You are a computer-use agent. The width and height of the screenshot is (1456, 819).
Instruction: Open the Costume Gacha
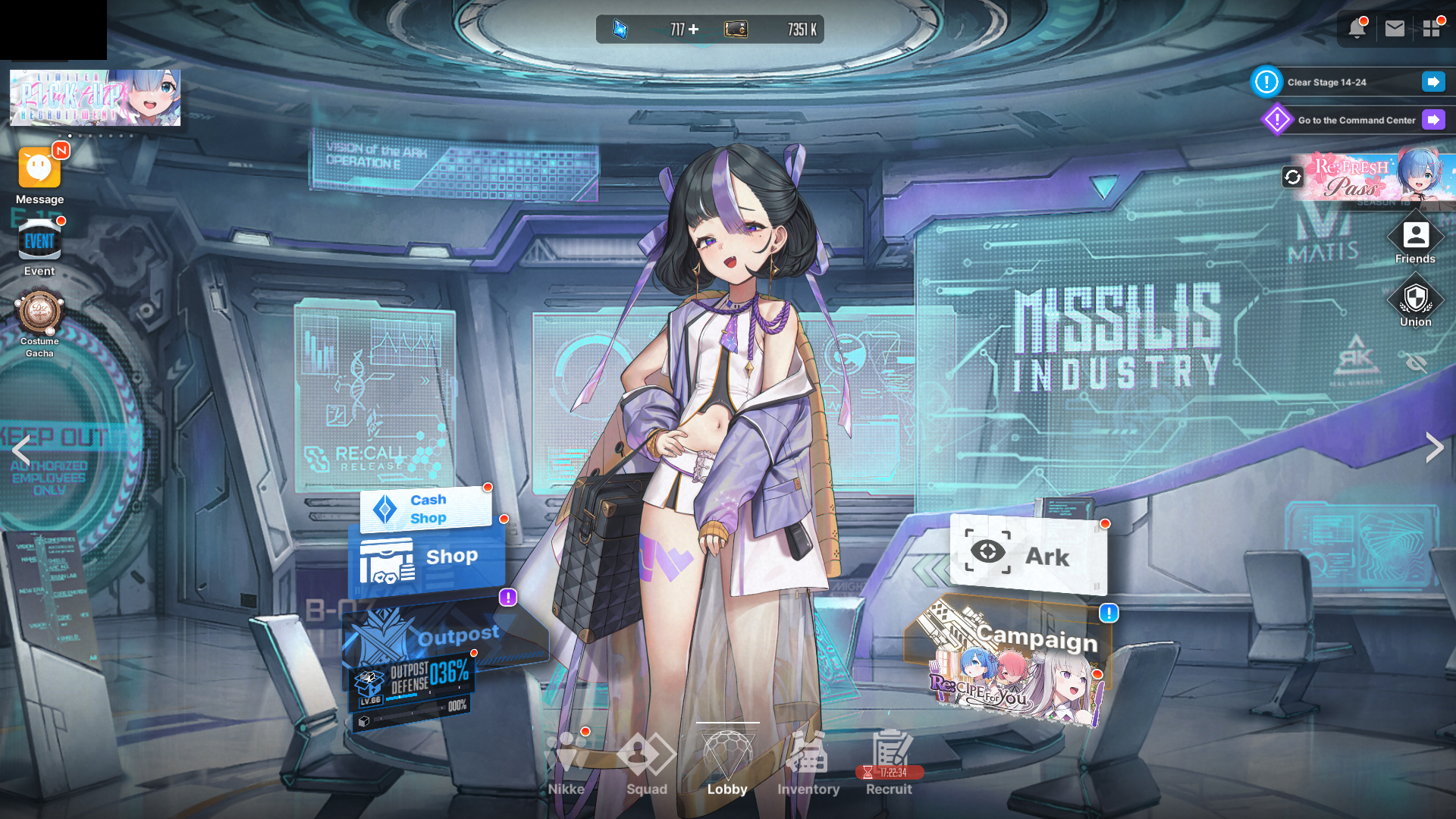[x=39, y=312]
